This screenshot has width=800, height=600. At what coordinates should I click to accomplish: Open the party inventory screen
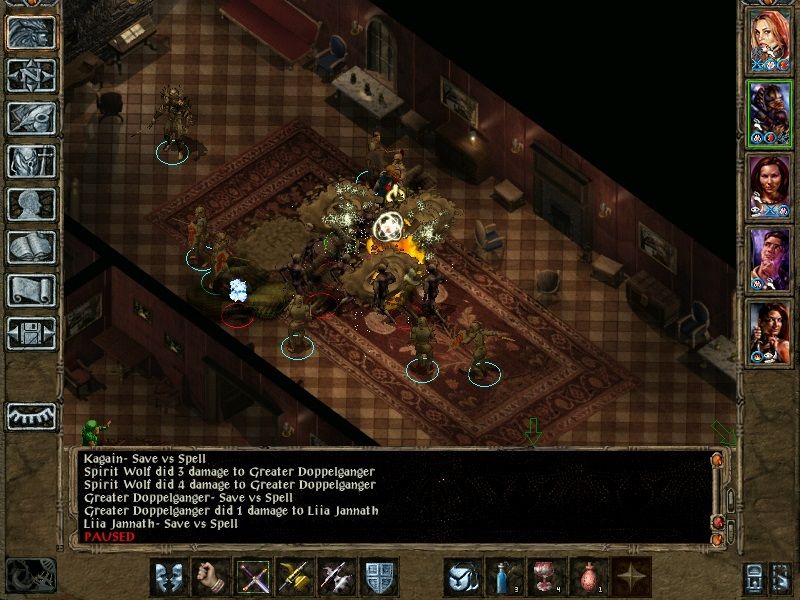pyautogui.click(x=30, y=160)
